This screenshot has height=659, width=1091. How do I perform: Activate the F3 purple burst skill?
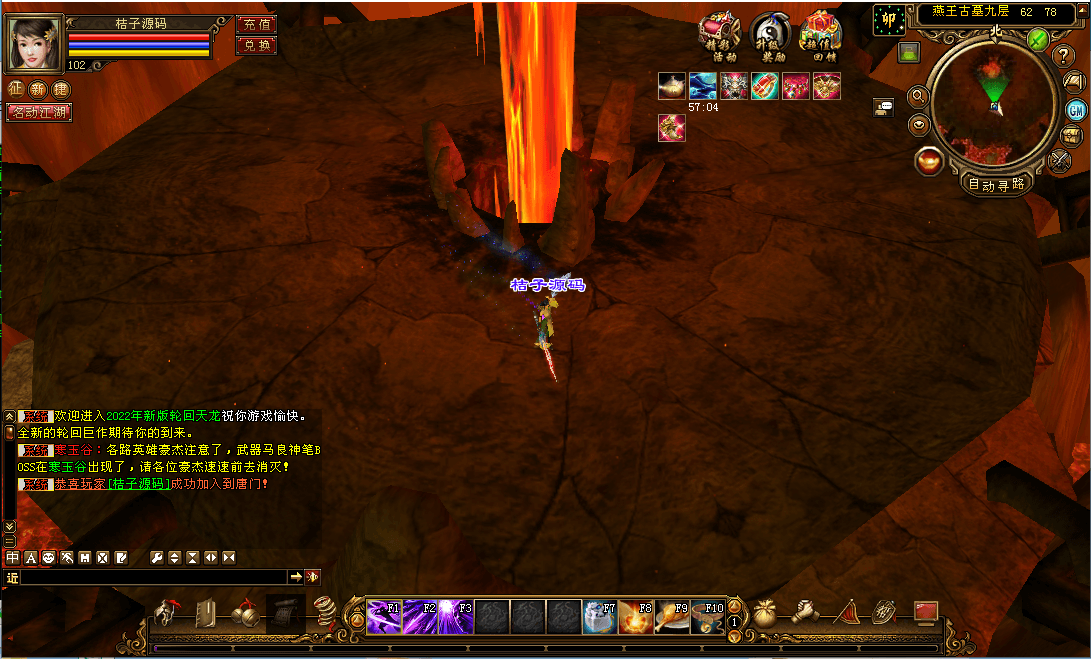click(x=456, y=617)
